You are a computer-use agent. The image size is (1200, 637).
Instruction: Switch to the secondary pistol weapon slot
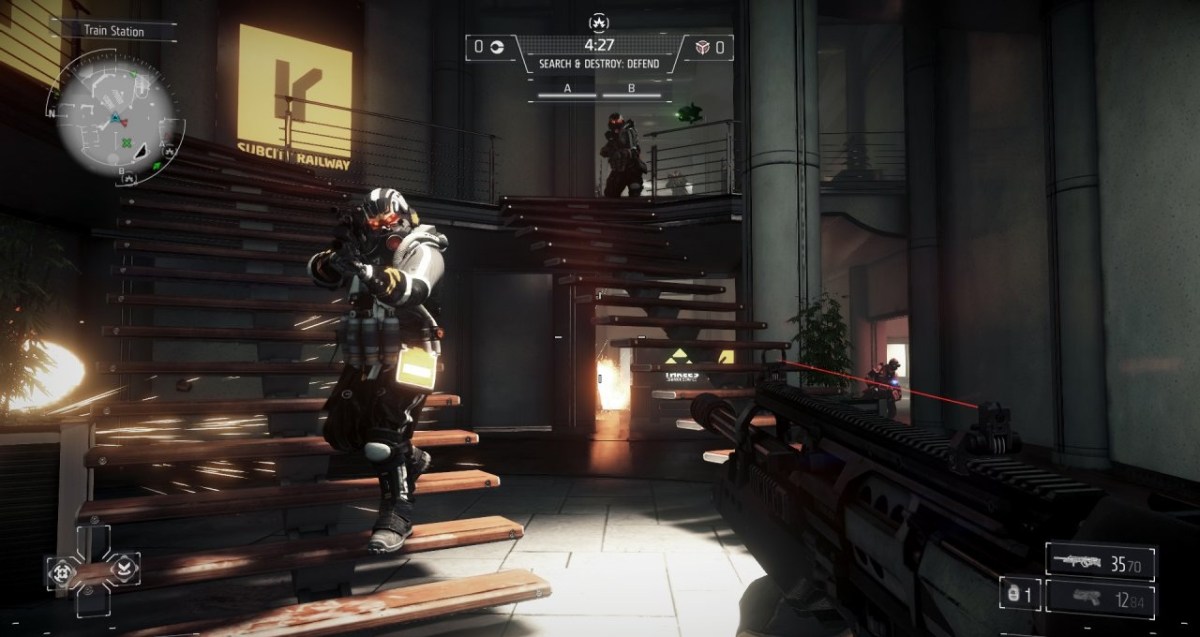coord(1101,598)
